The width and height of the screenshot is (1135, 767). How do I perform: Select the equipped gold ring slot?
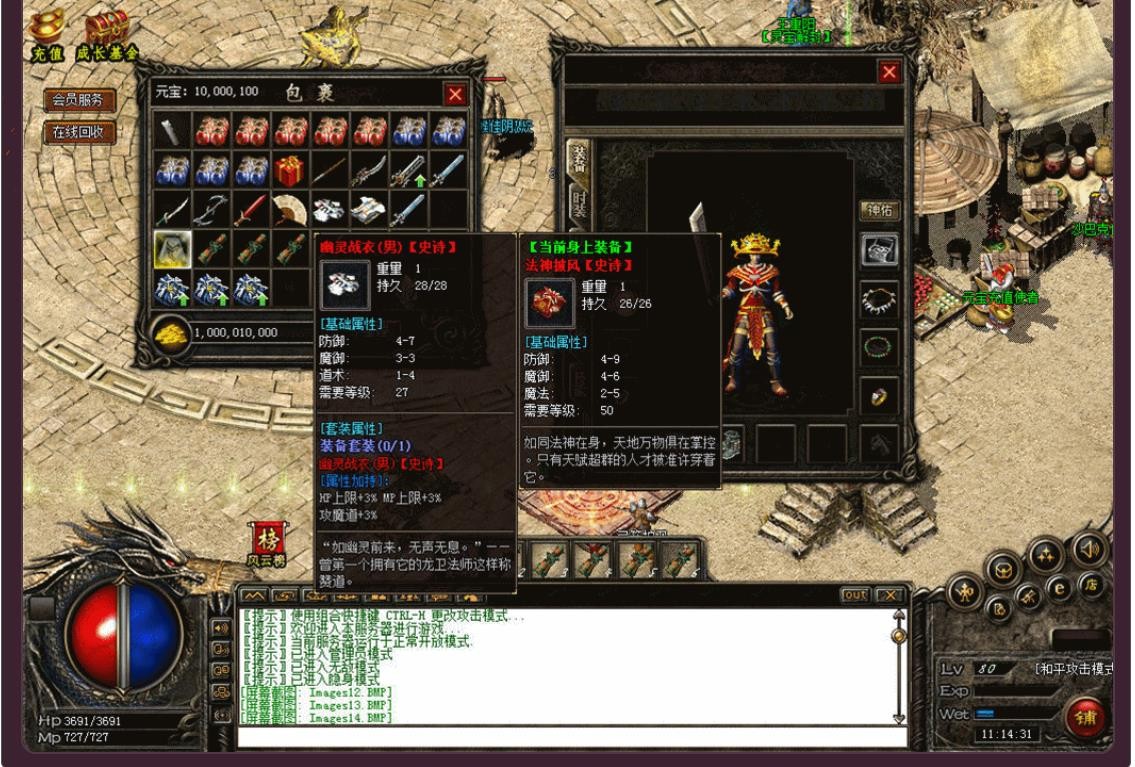coord(880,397)
